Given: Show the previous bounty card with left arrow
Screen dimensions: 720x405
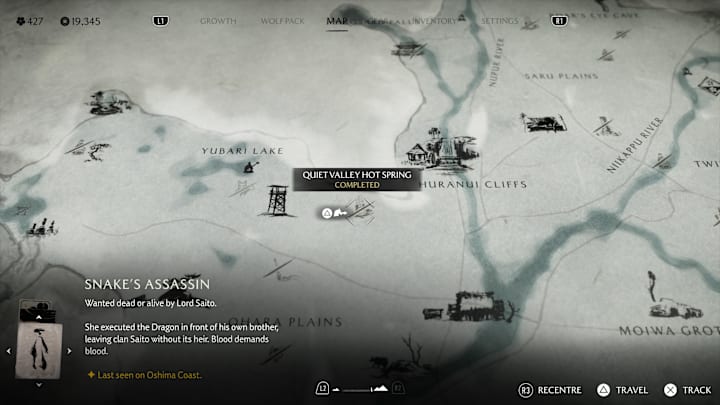Looking at the screenshot, I should (x=10, y=351).
